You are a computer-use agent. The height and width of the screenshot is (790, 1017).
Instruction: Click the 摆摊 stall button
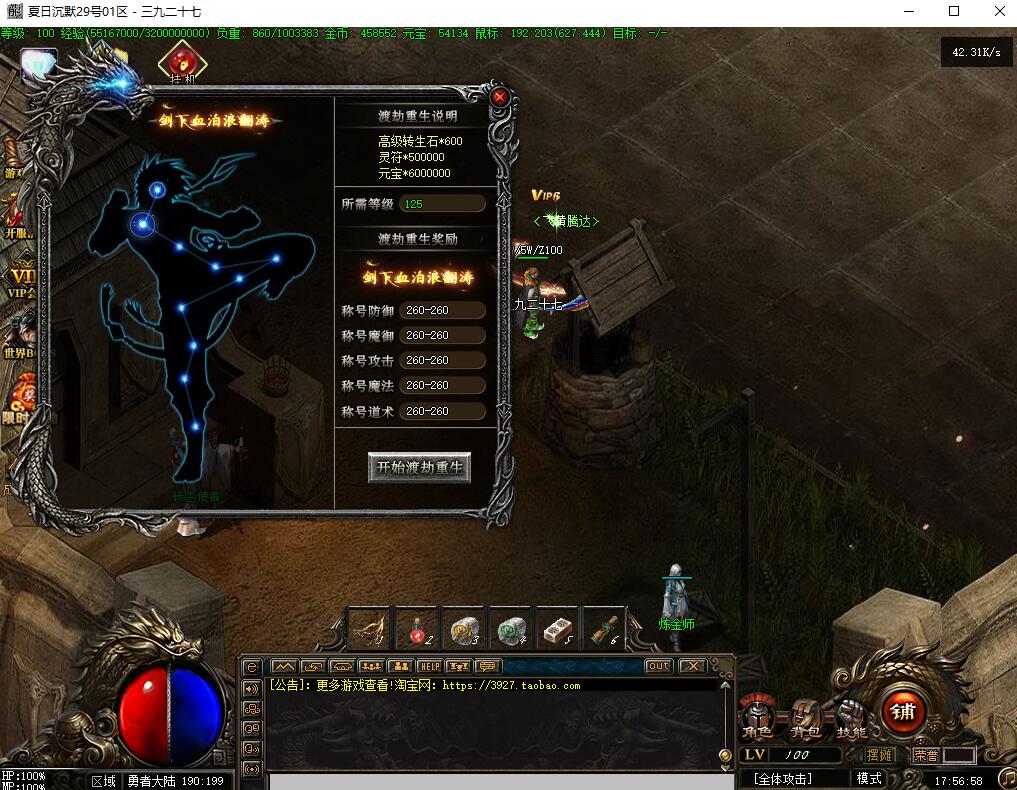click(880, 755)
